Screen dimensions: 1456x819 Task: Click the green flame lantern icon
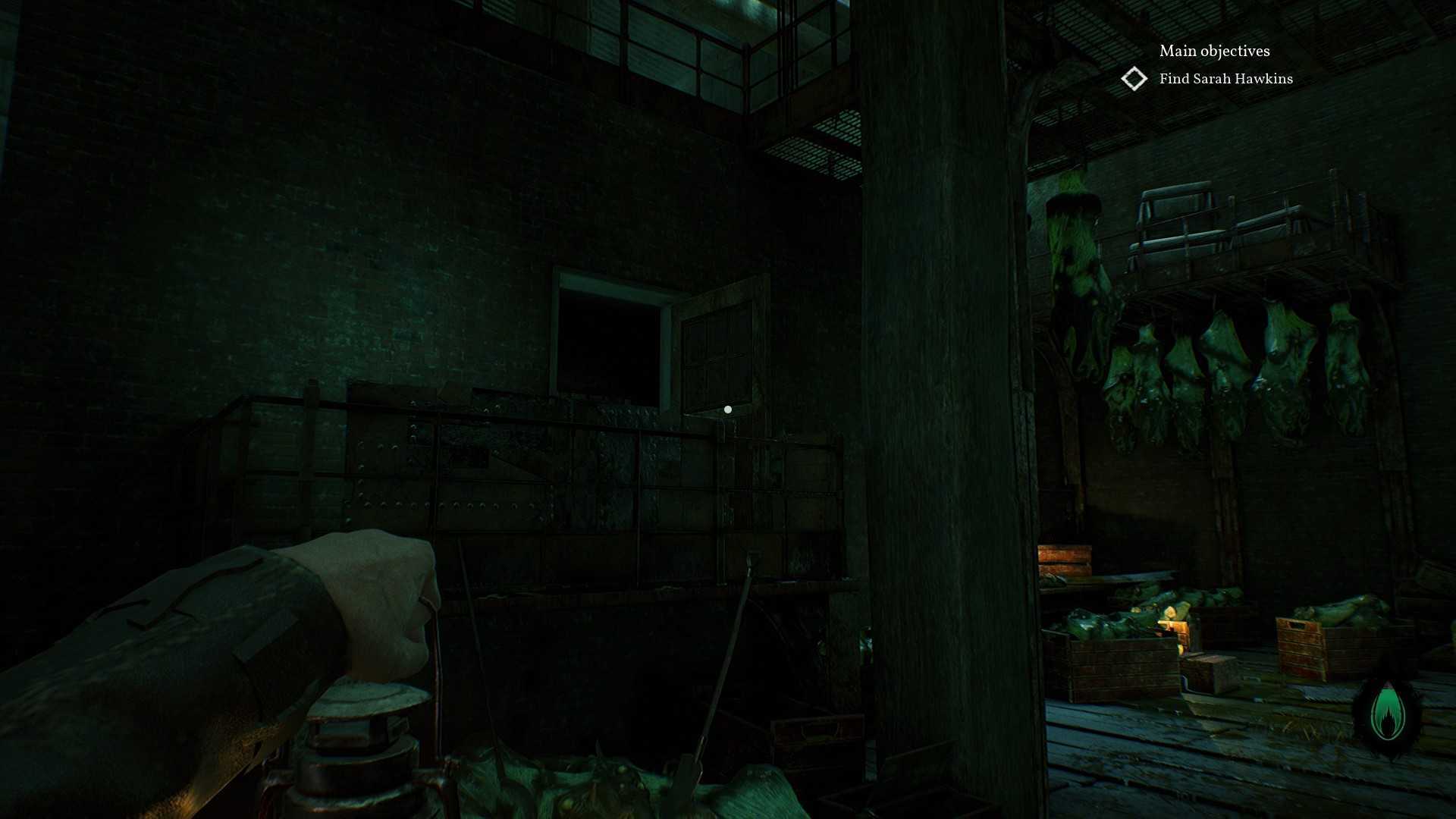pyautogui.click(x=1388, y=715)
